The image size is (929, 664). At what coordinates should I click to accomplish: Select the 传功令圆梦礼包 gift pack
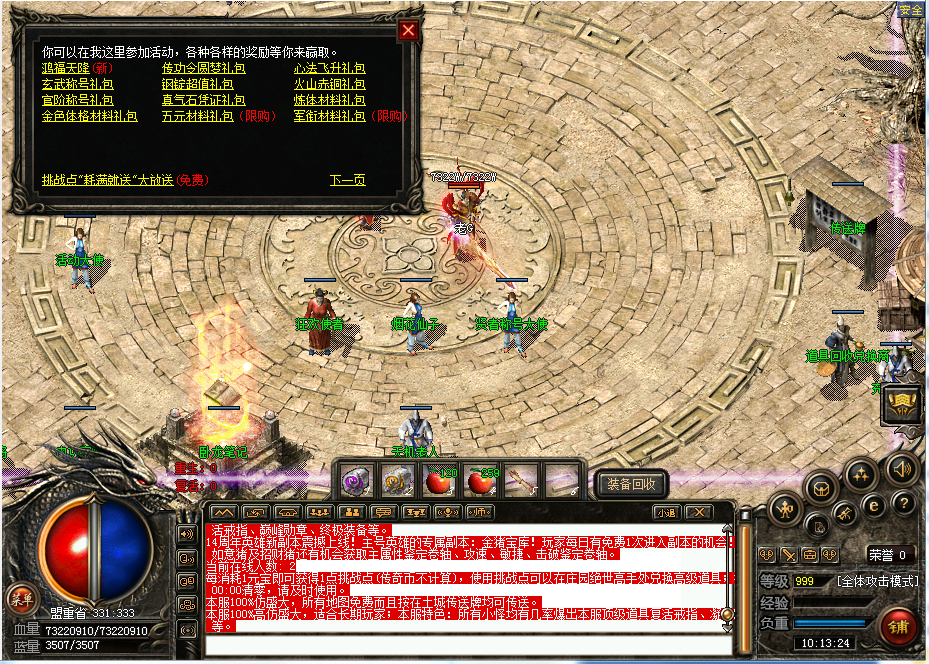pyautogui.click(x=204, y=69)
